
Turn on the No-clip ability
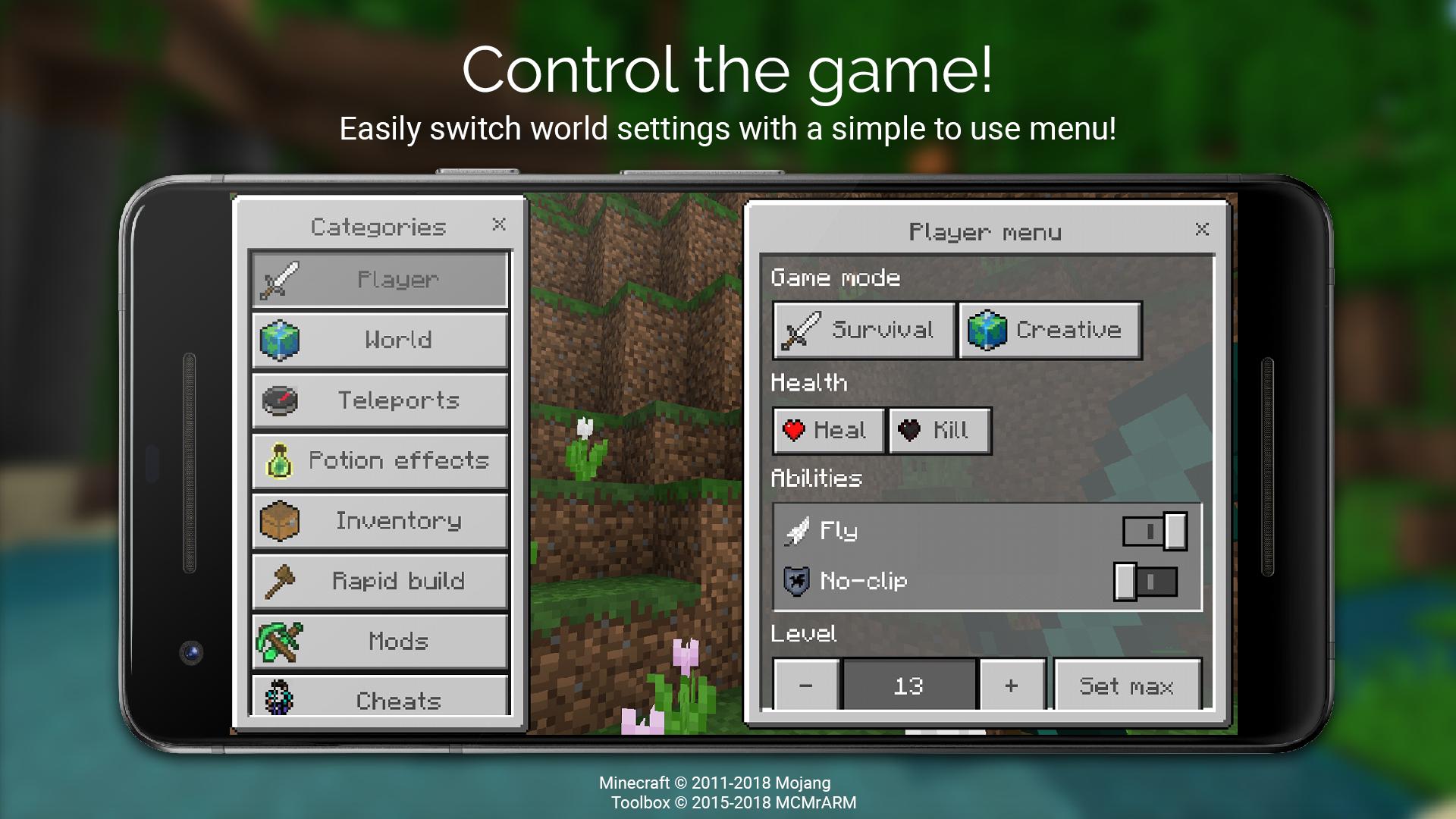pos(1147,582)
